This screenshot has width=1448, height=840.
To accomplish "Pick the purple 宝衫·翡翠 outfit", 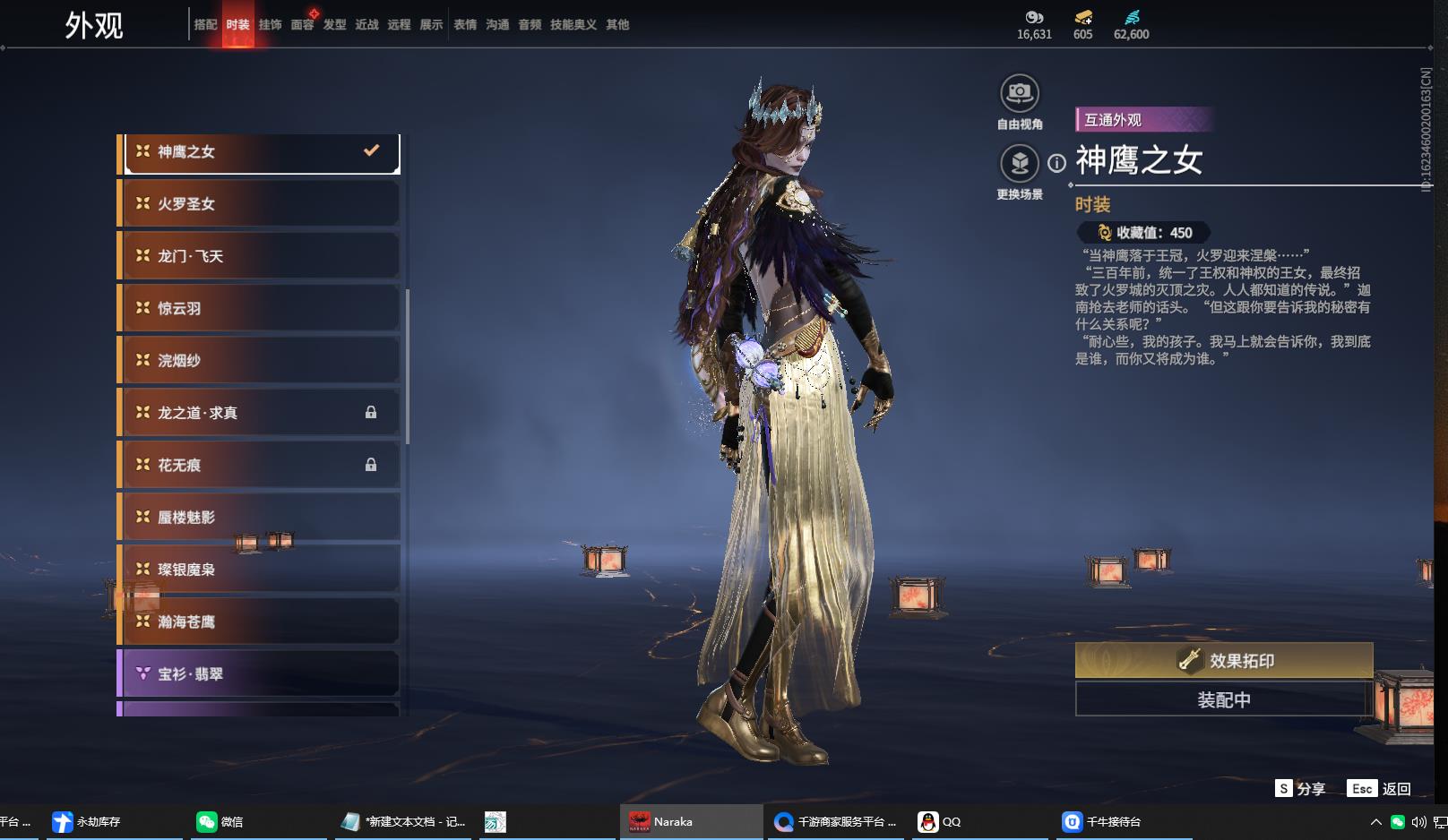I will (260, 673).
